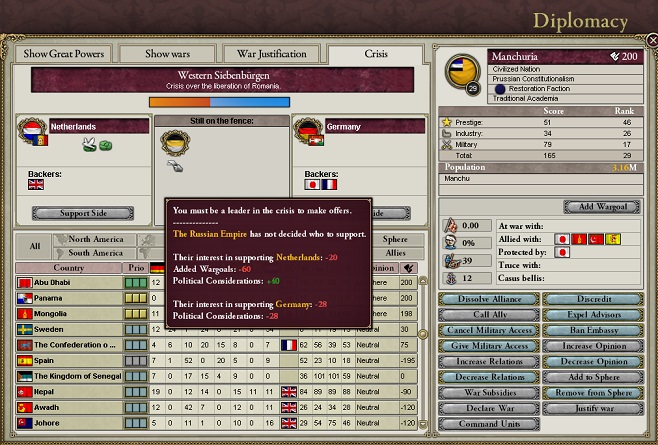This screenshot has width=658, height=445.
Task: Support the Netherlands side in the crisis
Action: [x=82, y=212]
